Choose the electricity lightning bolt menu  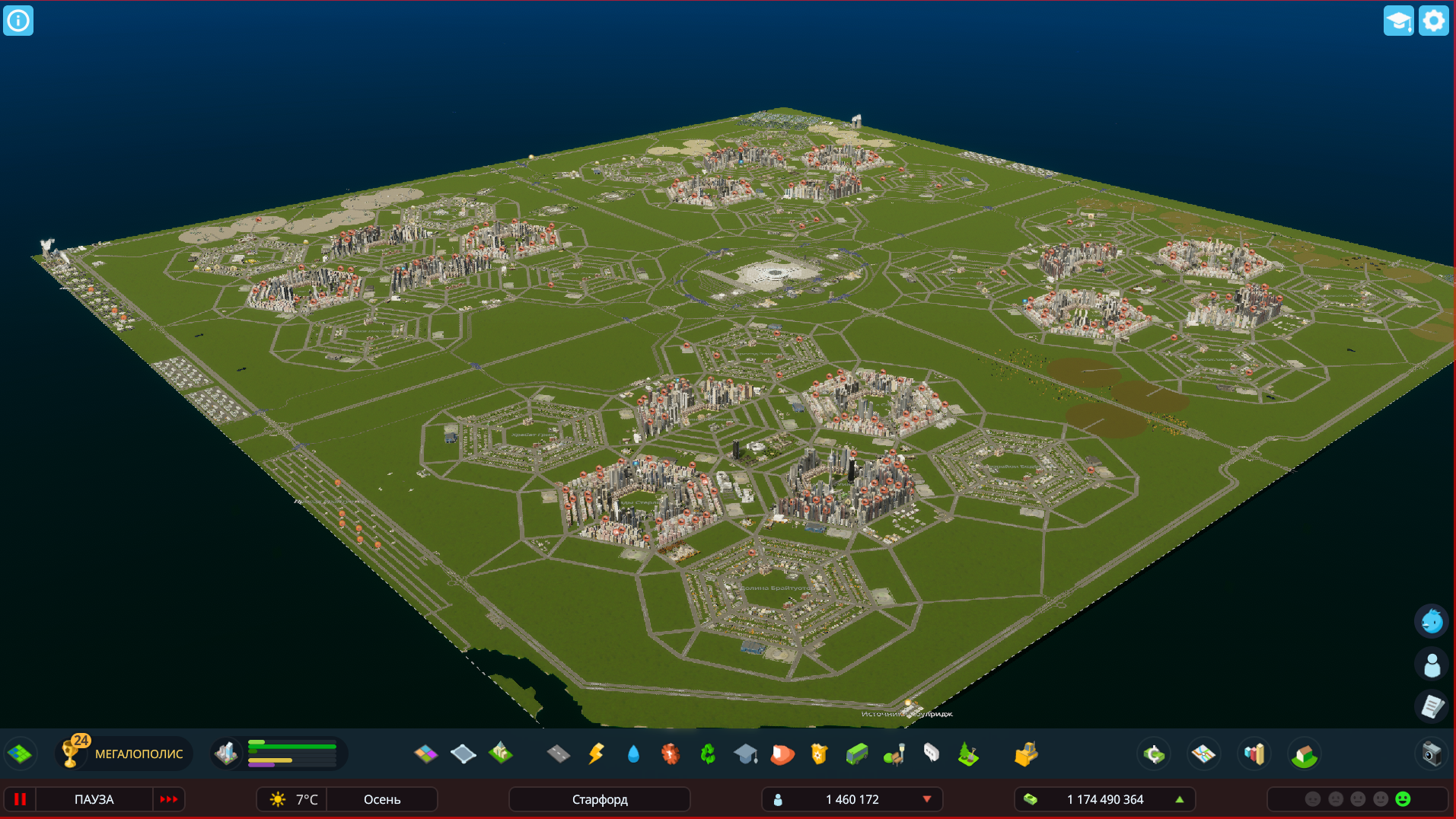click(x=596, y=754)
